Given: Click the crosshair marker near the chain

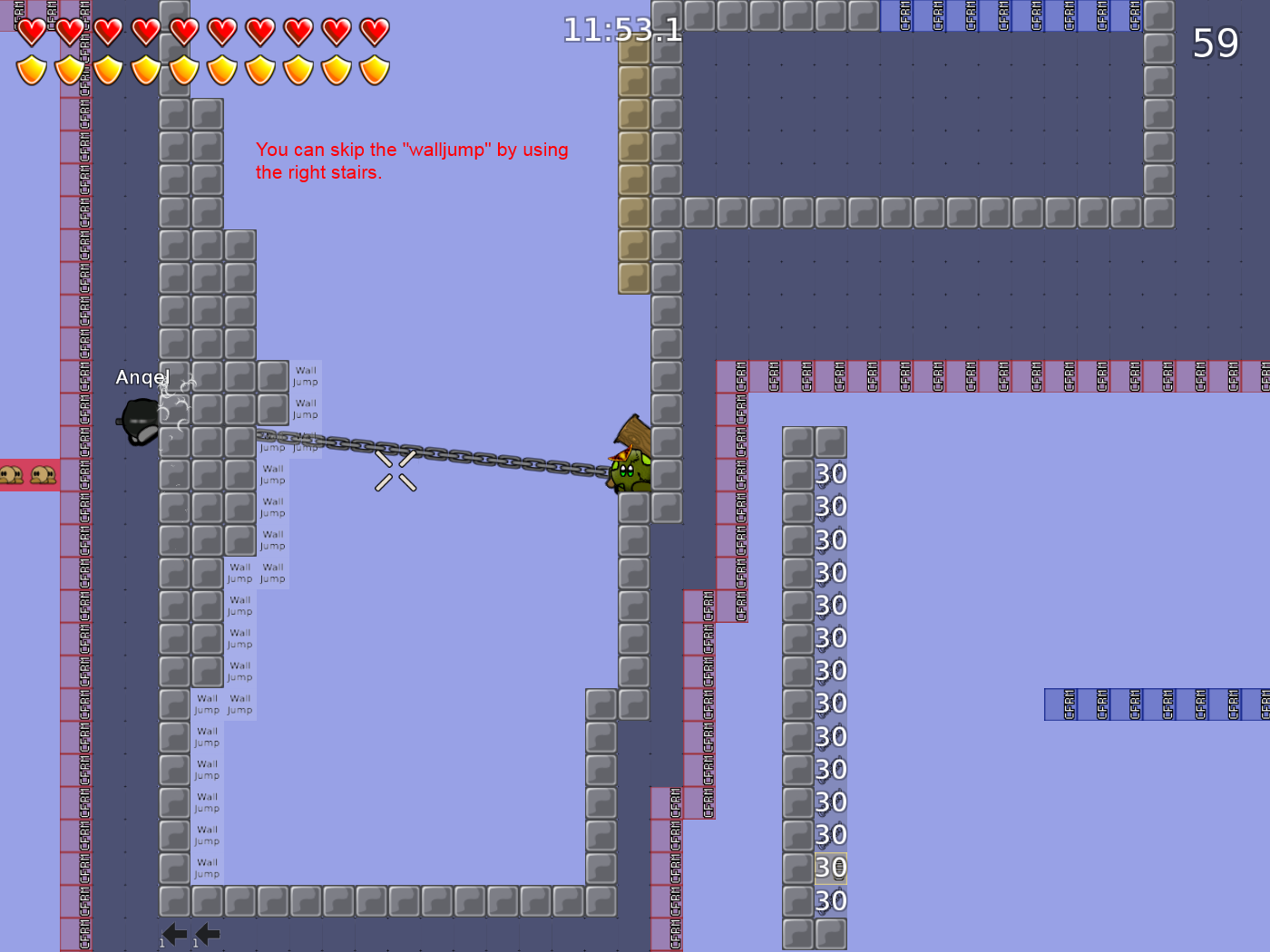Looking at the screenshot, I should [x=395, y=470].
